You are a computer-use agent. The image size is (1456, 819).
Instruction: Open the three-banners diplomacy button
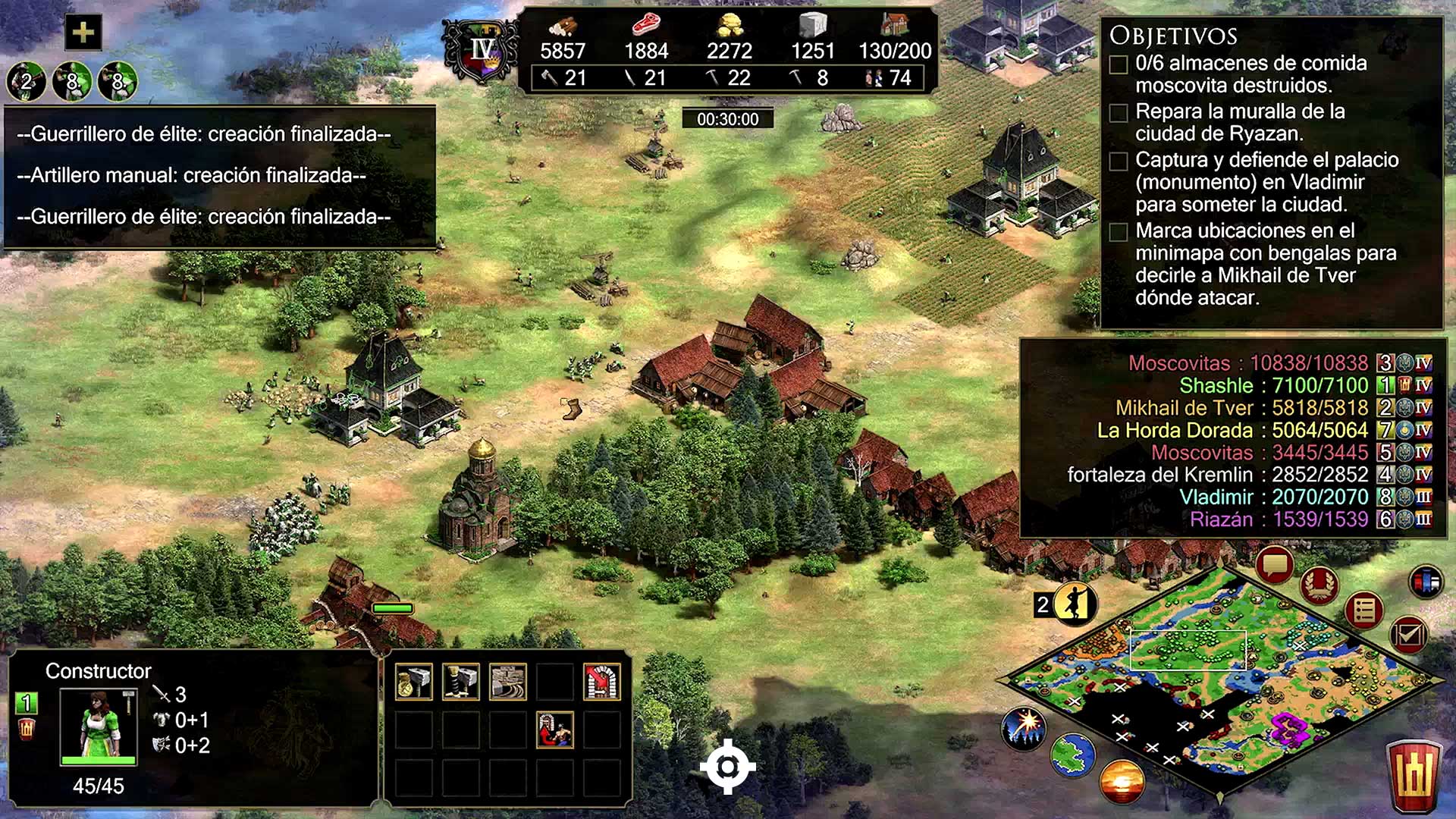[x=1426, y=582]
